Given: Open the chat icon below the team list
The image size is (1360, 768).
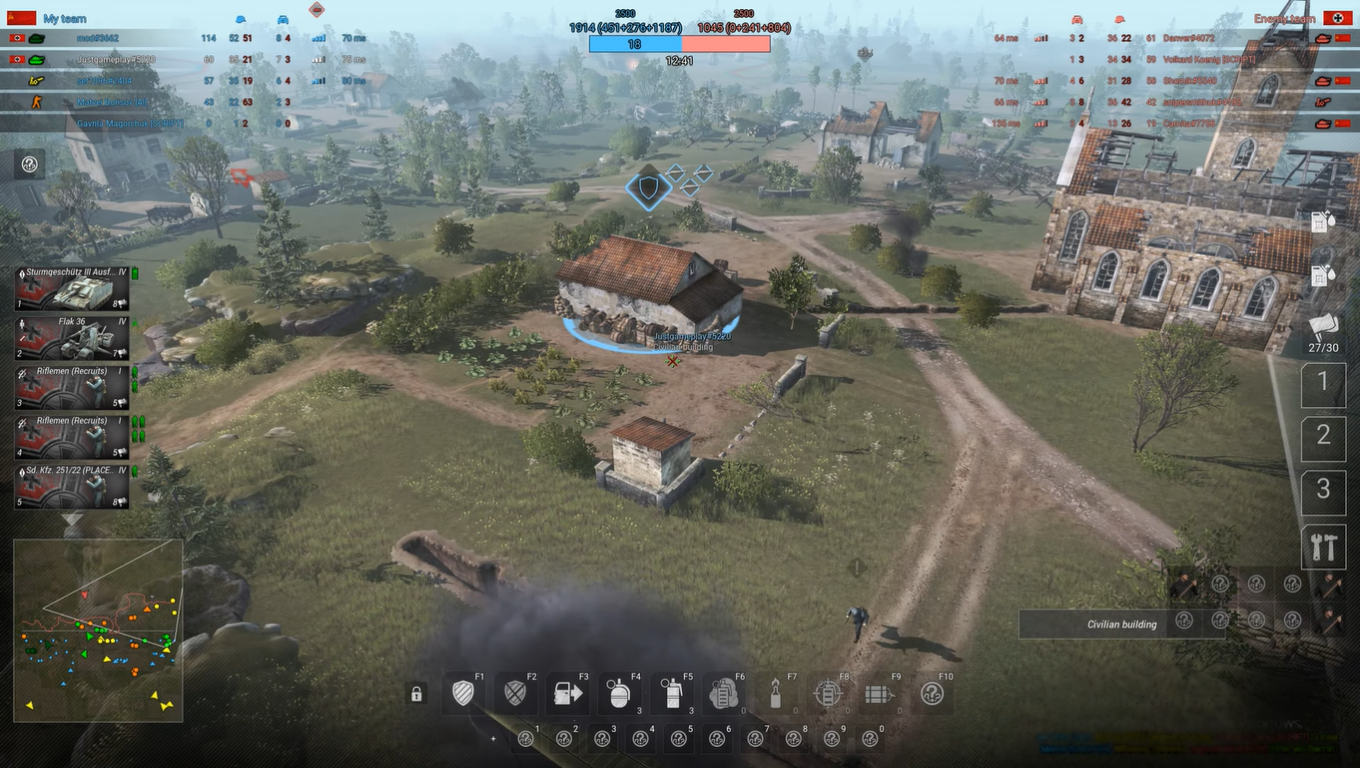Looking at the screenshot, I should point(29,164).
